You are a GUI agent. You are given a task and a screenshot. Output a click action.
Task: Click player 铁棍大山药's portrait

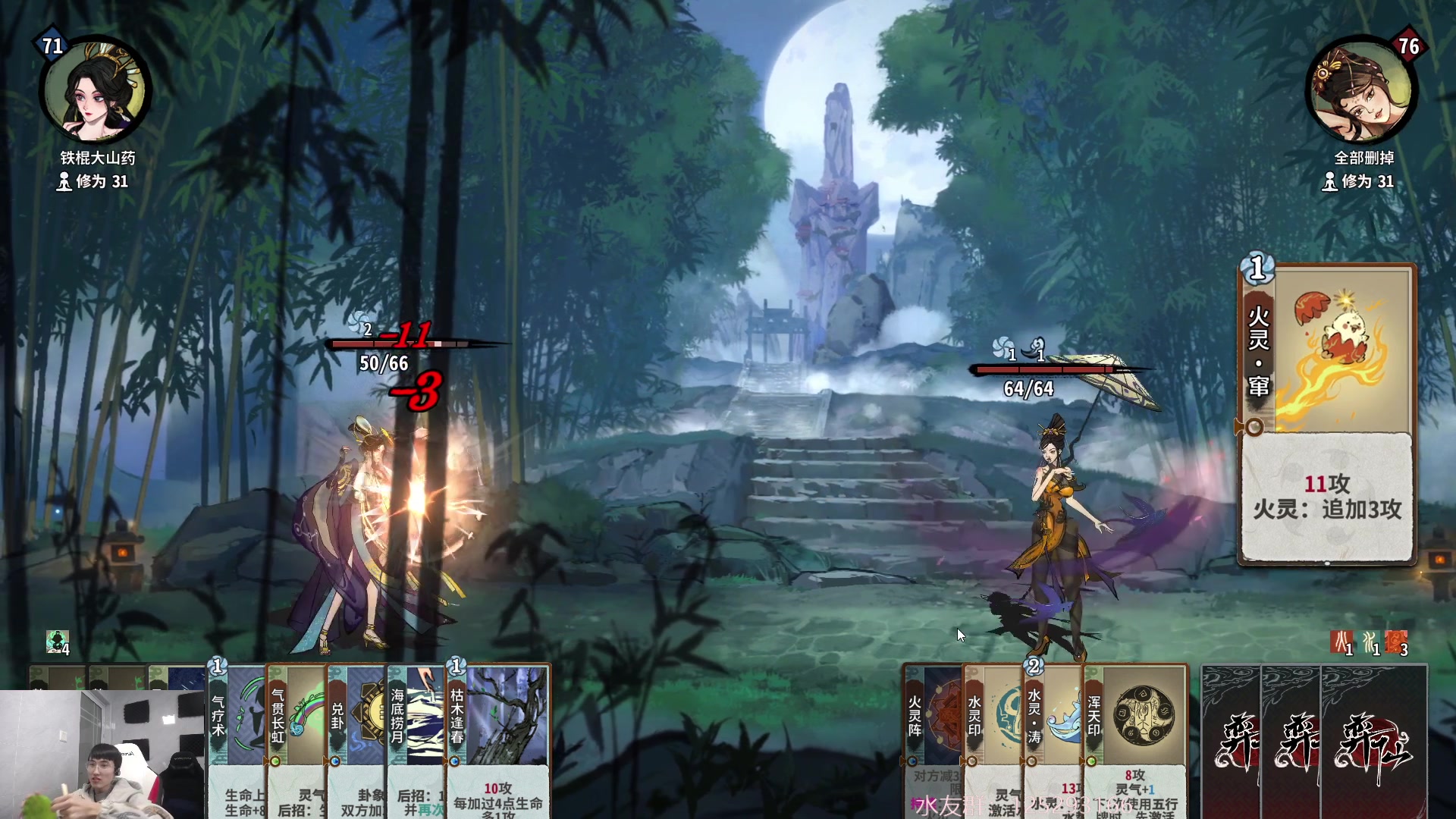click(95, 91)
